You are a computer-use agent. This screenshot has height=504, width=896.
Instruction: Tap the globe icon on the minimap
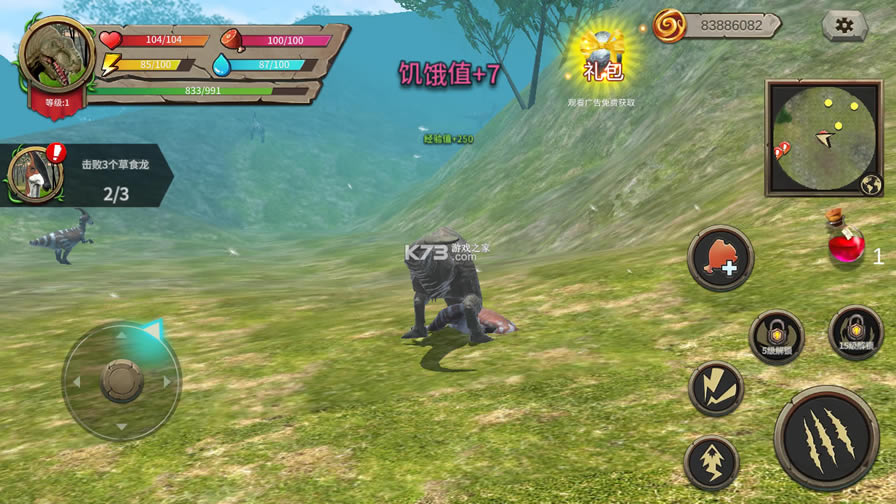pos(870,184)
